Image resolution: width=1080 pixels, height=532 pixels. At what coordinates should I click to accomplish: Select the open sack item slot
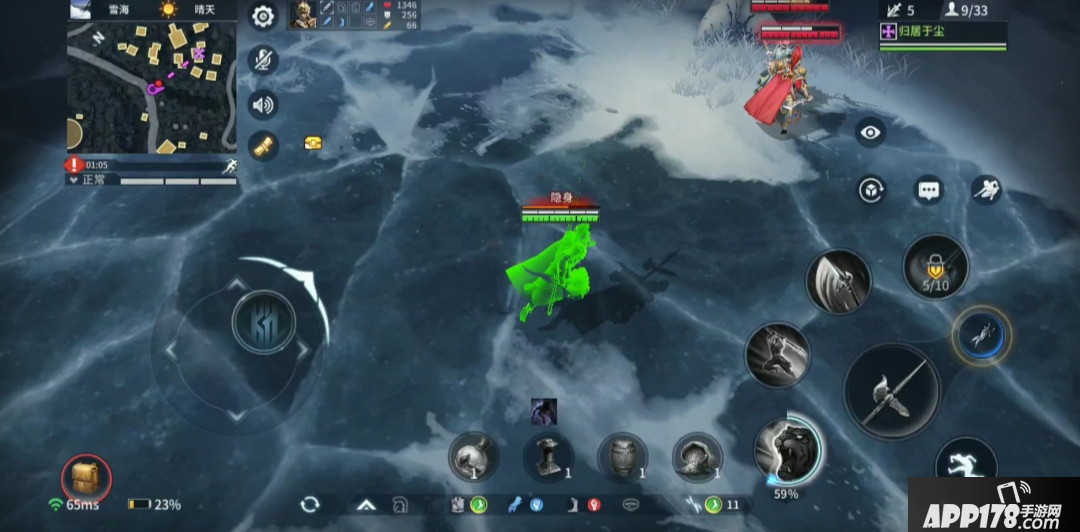[697, 457]
